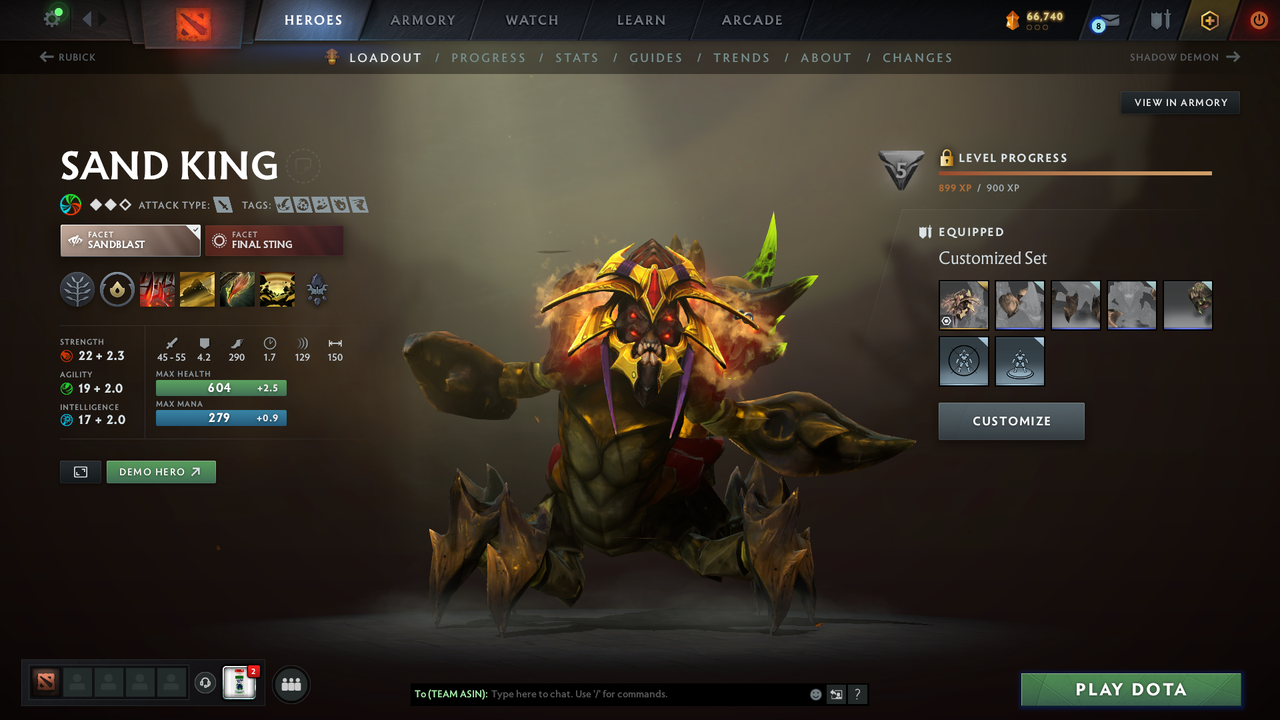Open the Watch menu
The width and height of the screenshot is (1280, 720).
coord(532,20)
